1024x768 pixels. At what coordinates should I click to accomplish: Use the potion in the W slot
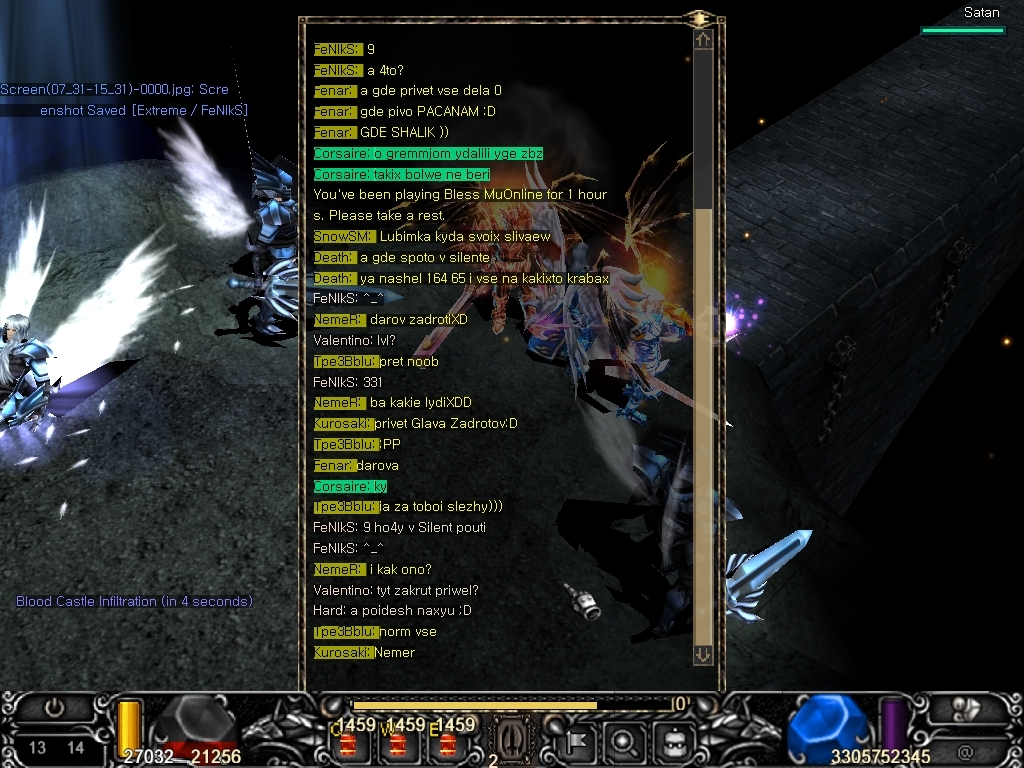click(398, 744)
